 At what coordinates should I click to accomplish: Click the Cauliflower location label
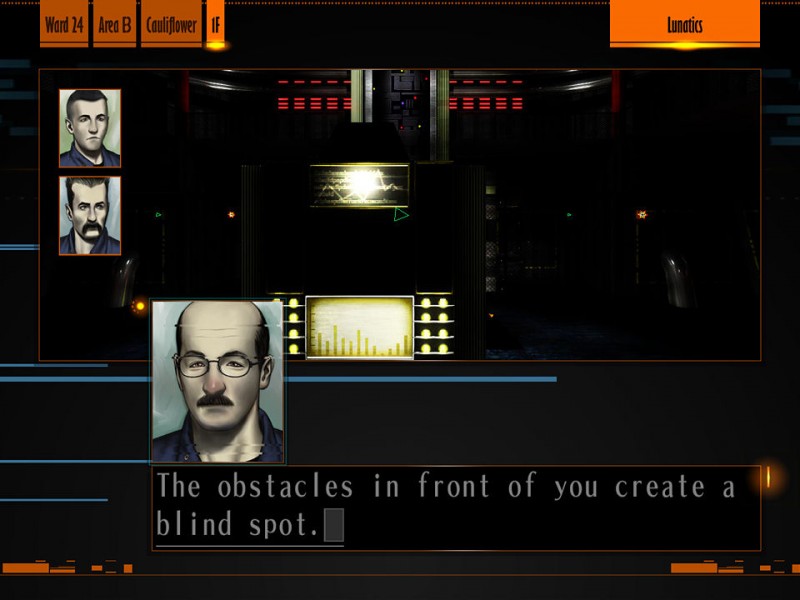[172, 25]
